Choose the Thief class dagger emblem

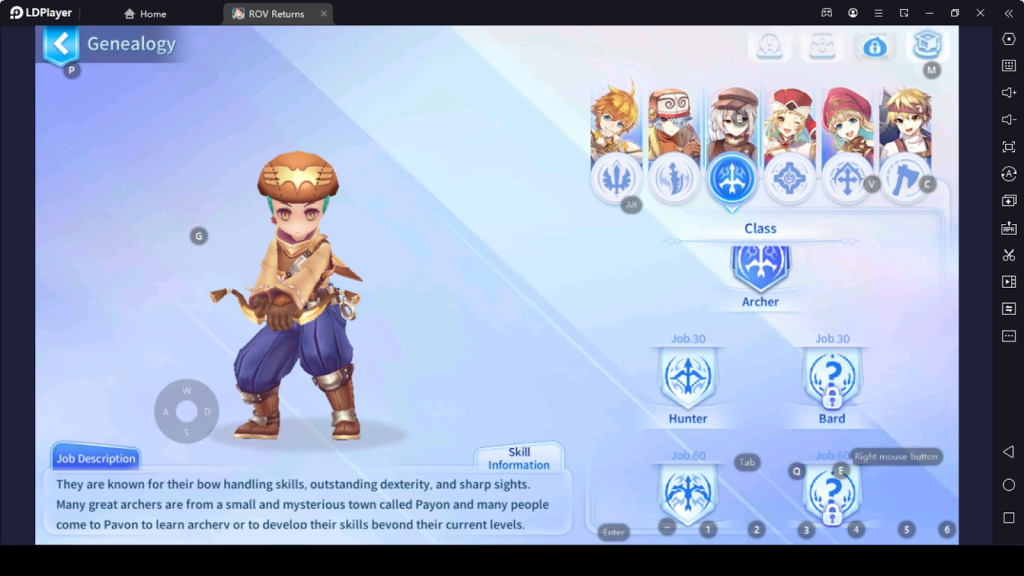click(x=674, y=179)
